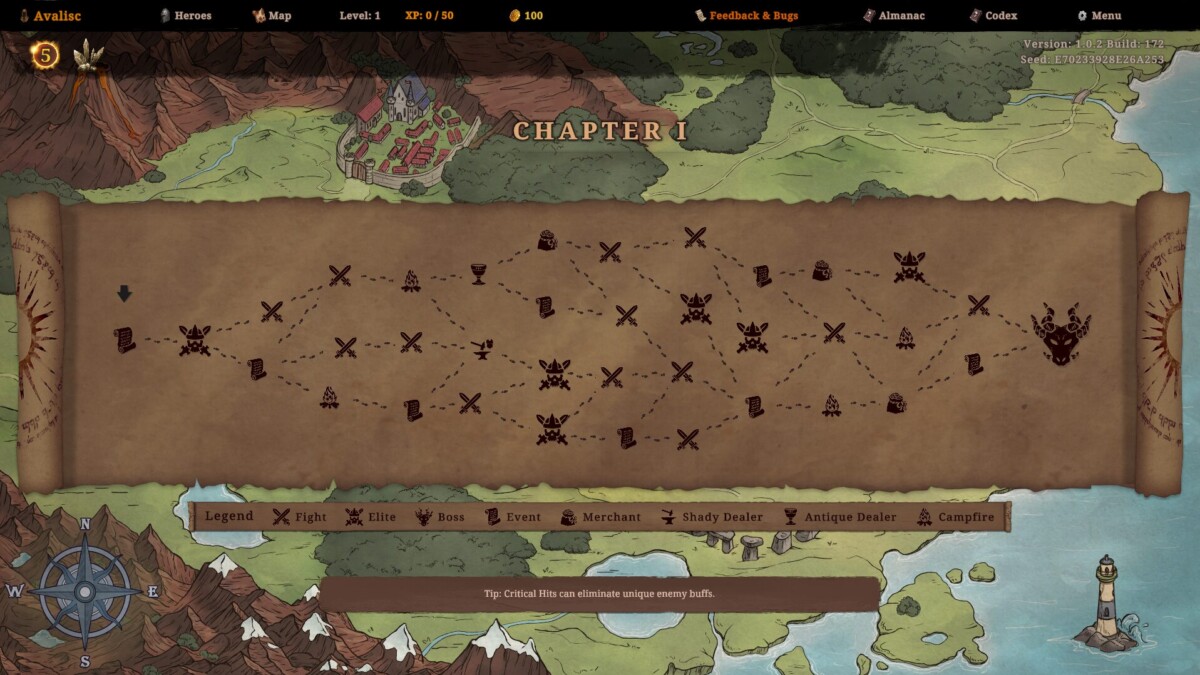This screenshot has height=675, width=1200.
Task: Click the Elite entry in the legend
Action: (371, 517)
